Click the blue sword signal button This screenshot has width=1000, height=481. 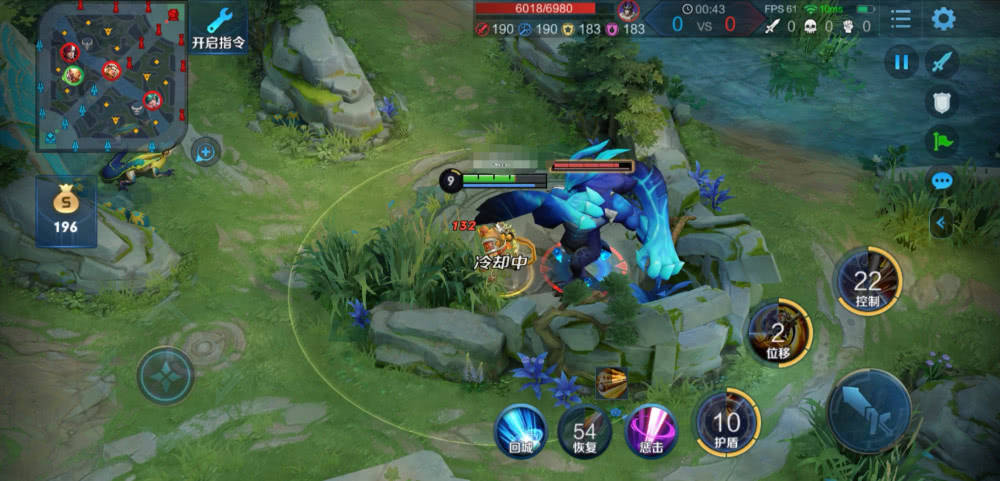(x=942, y=62)
